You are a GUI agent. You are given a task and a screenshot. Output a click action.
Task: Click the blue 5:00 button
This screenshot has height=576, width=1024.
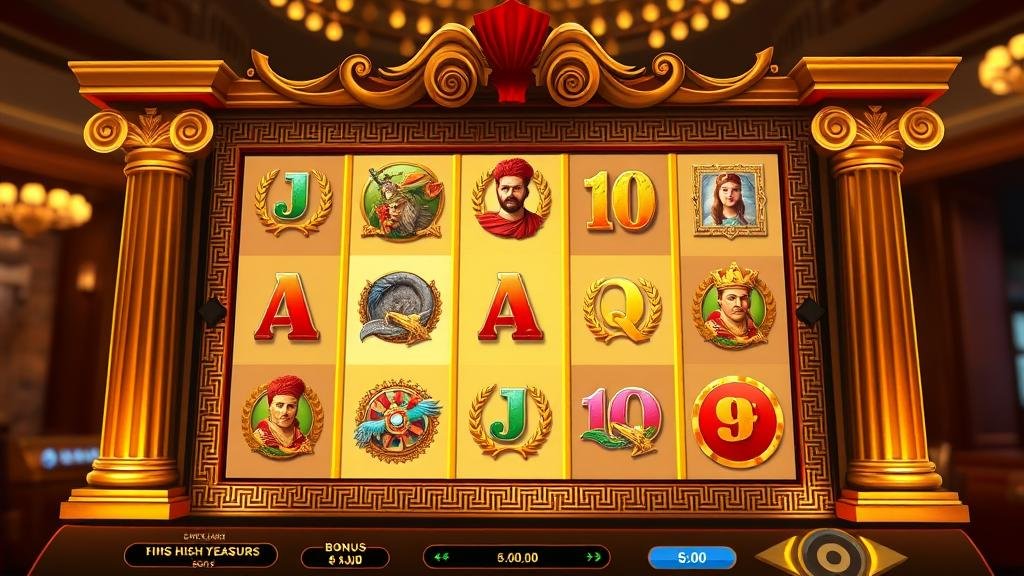691,557
